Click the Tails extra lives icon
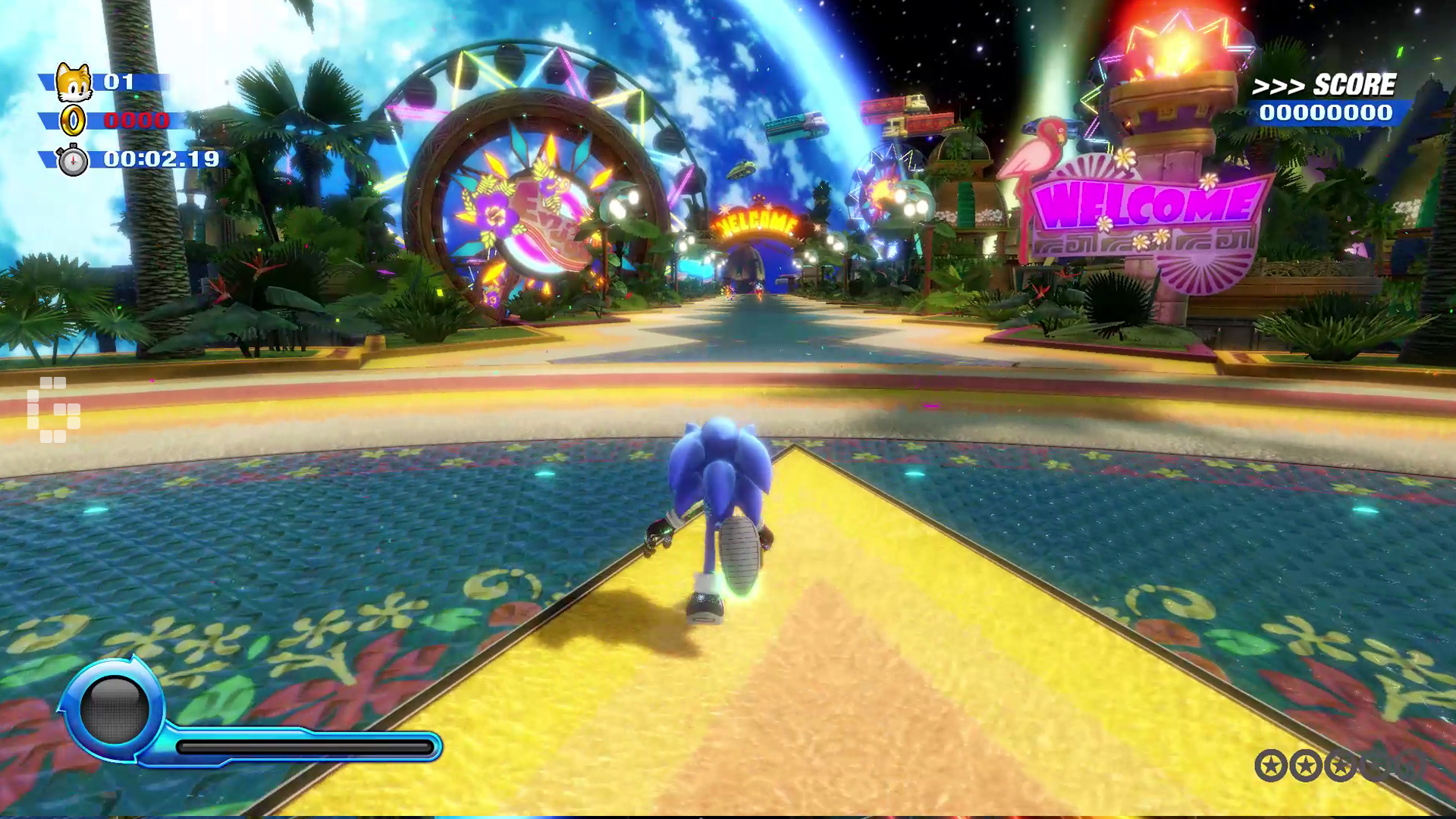This screenshot has height=819, width=1456. 74,83
